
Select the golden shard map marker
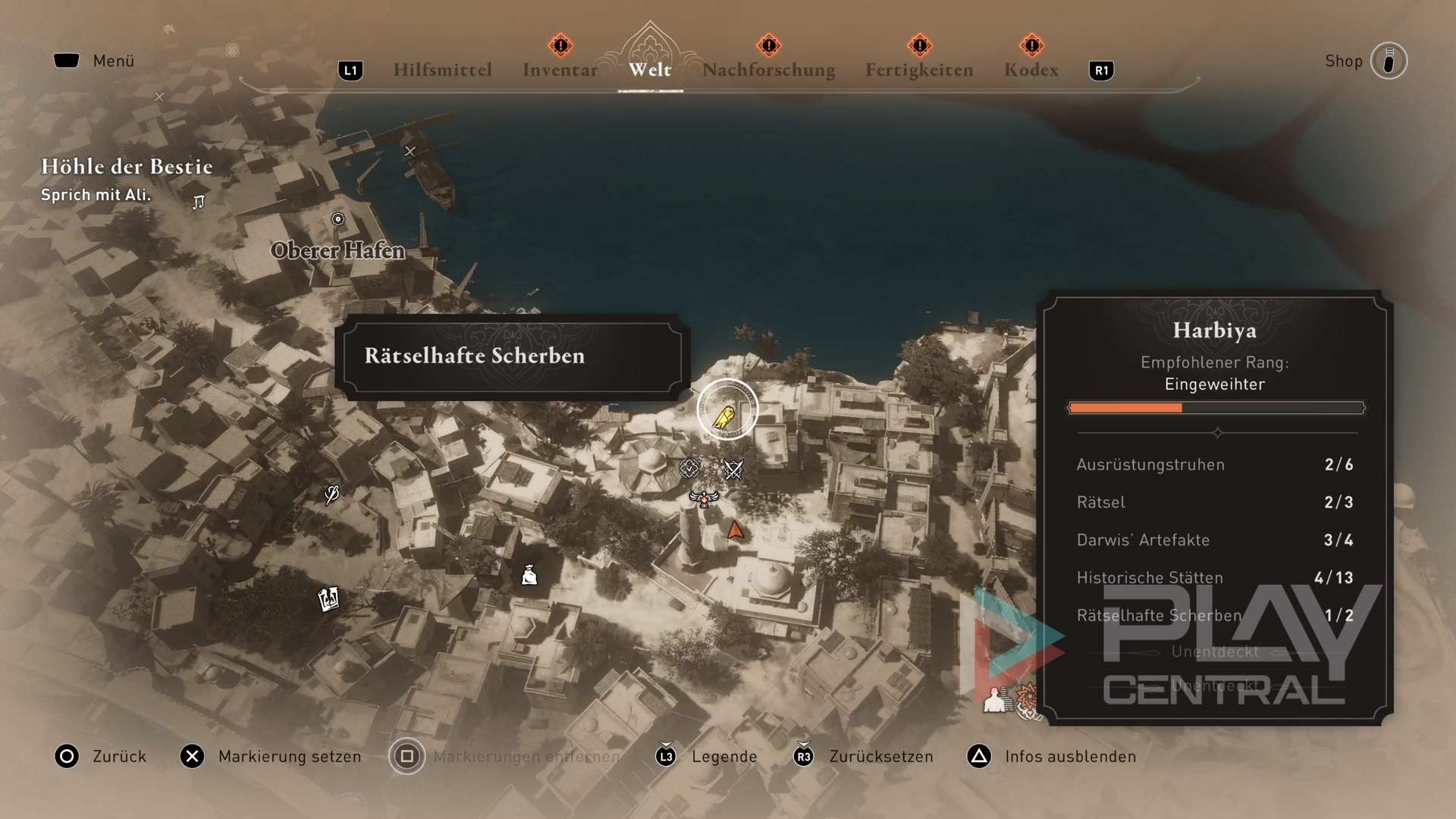(726, 415)
